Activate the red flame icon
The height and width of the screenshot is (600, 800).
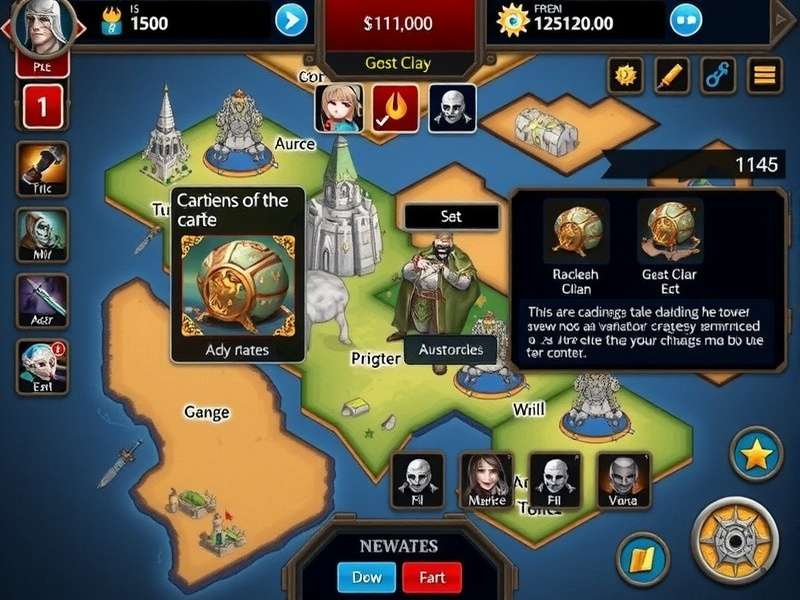pos(395,108)
